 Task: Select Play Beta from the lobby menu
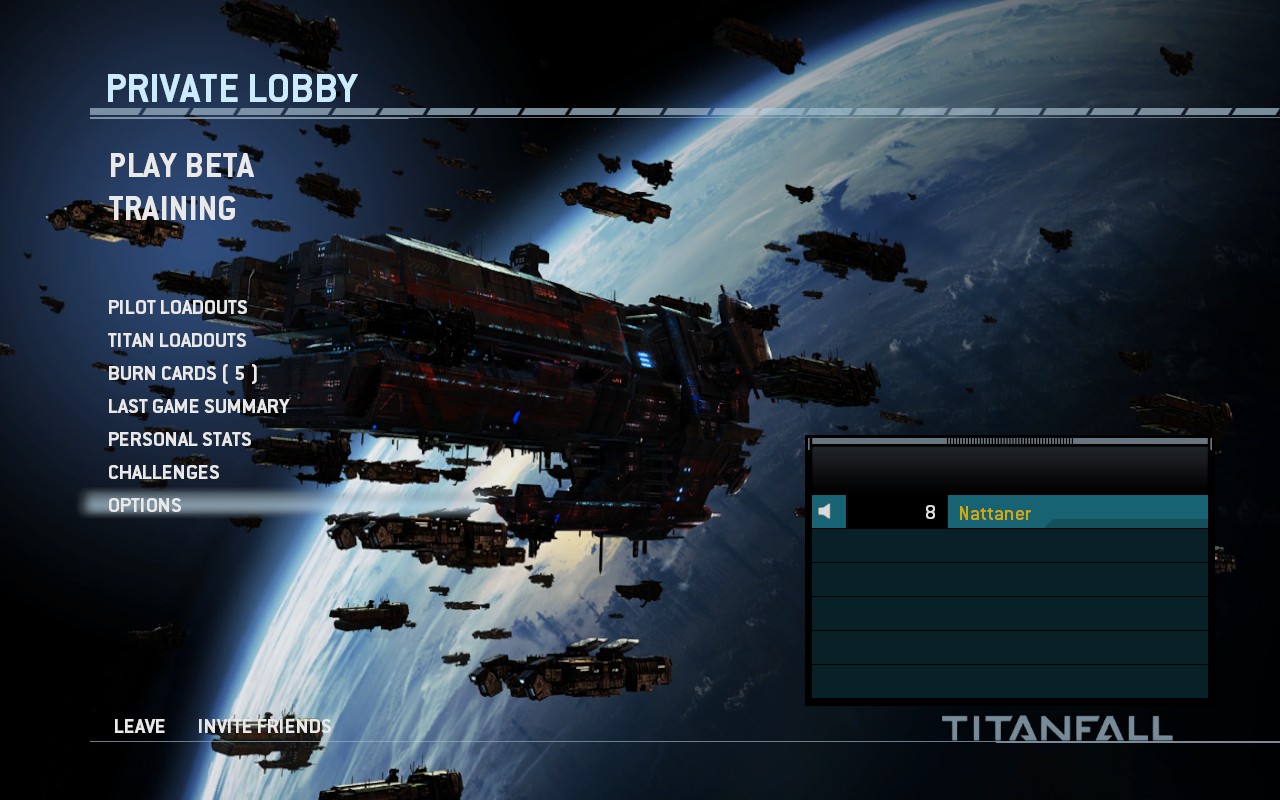point(181,165)
